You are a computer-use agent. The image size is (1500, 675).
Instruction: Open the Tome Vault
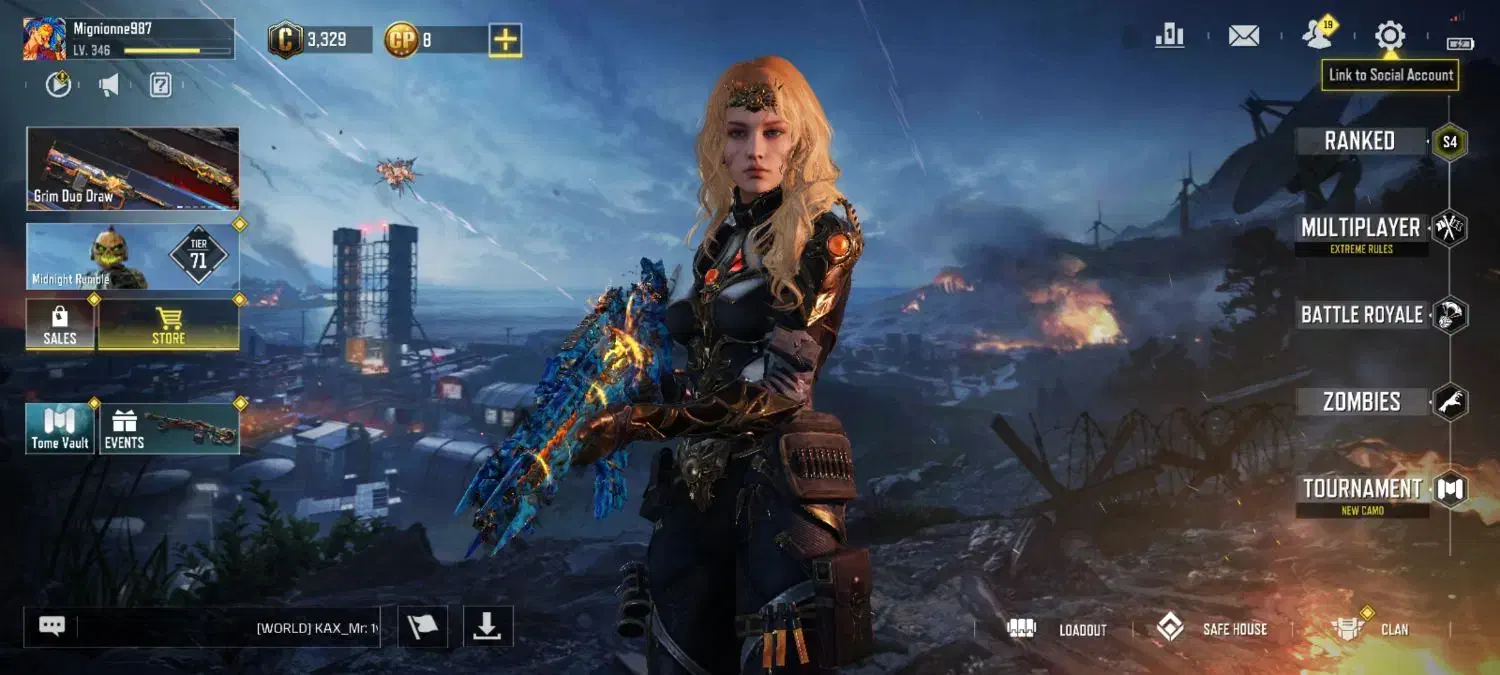point(60,429)
